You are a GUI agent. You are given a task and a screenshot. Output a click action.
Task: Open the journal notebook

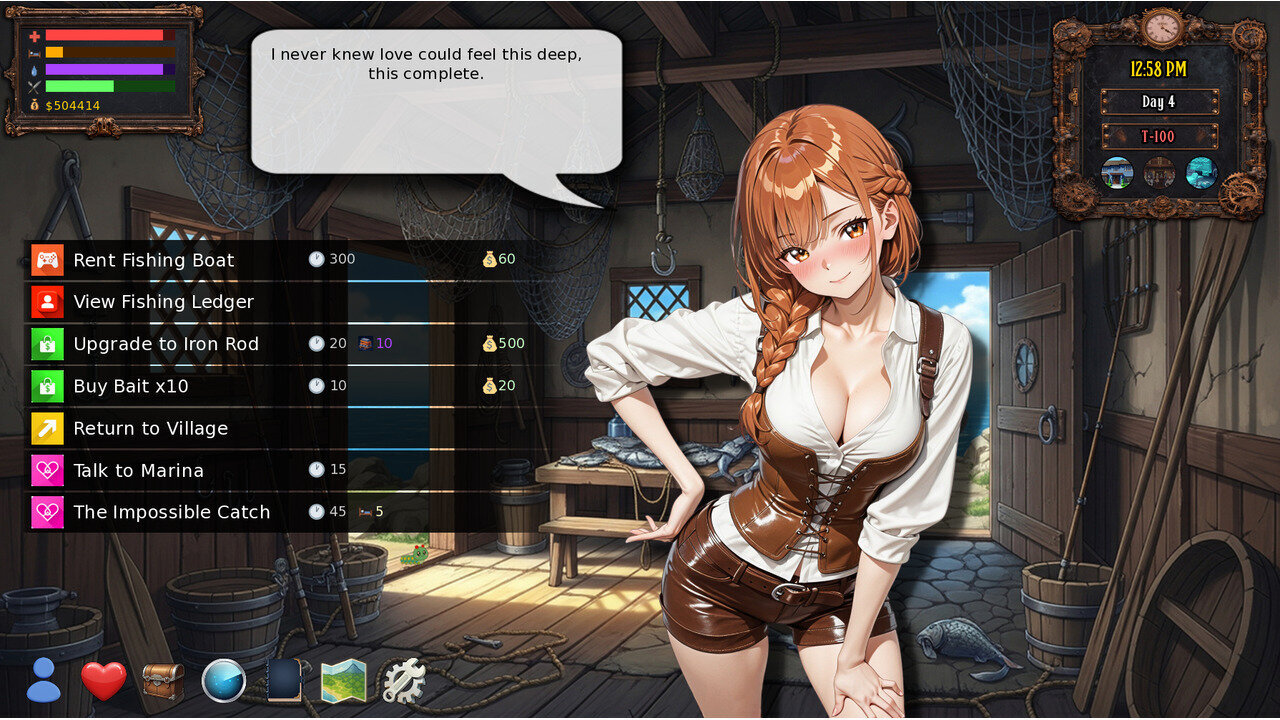283,681
